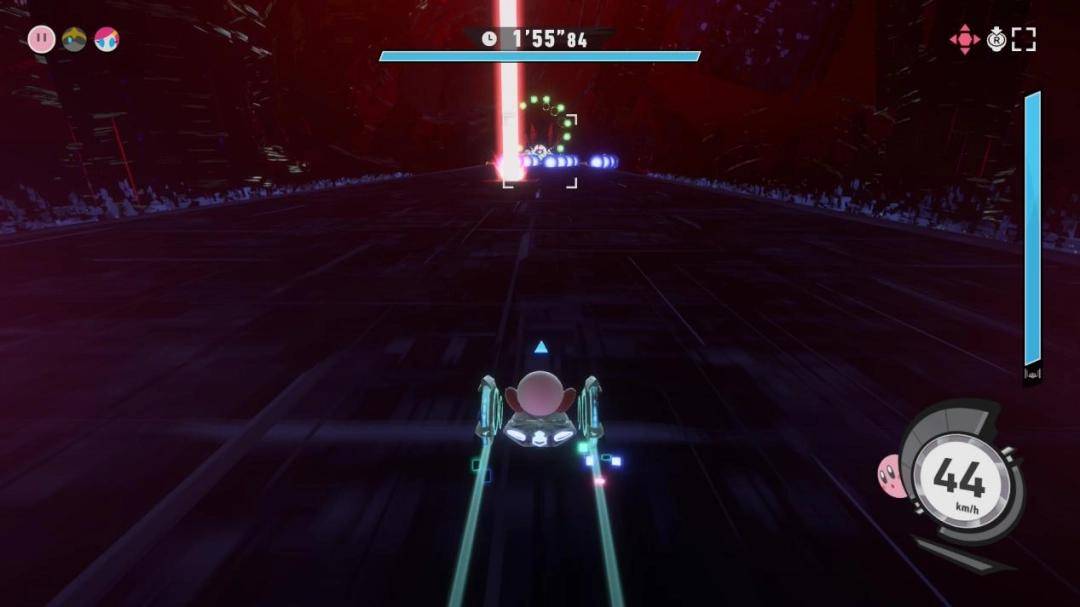Click the Kirby face beside the speedometer
Screen dimensions: 1080x607
[x=889, y=475]
